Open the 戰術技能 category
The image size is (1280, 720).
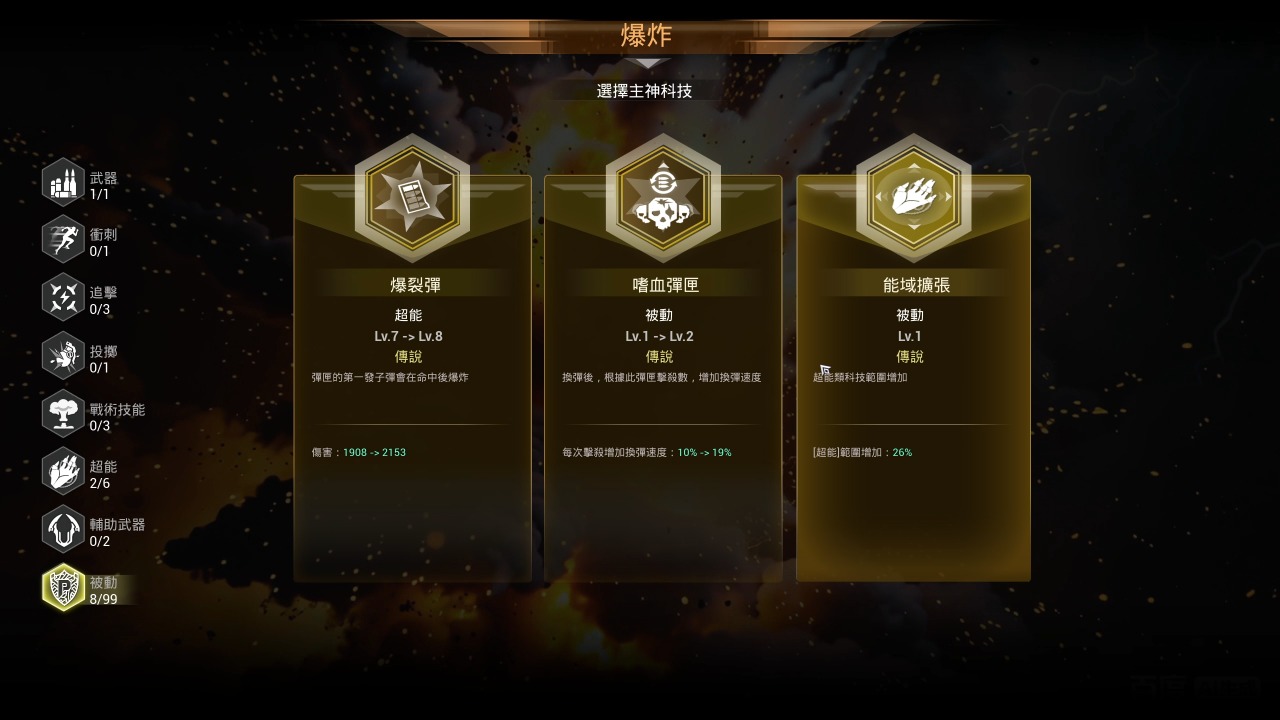(63, 415)
